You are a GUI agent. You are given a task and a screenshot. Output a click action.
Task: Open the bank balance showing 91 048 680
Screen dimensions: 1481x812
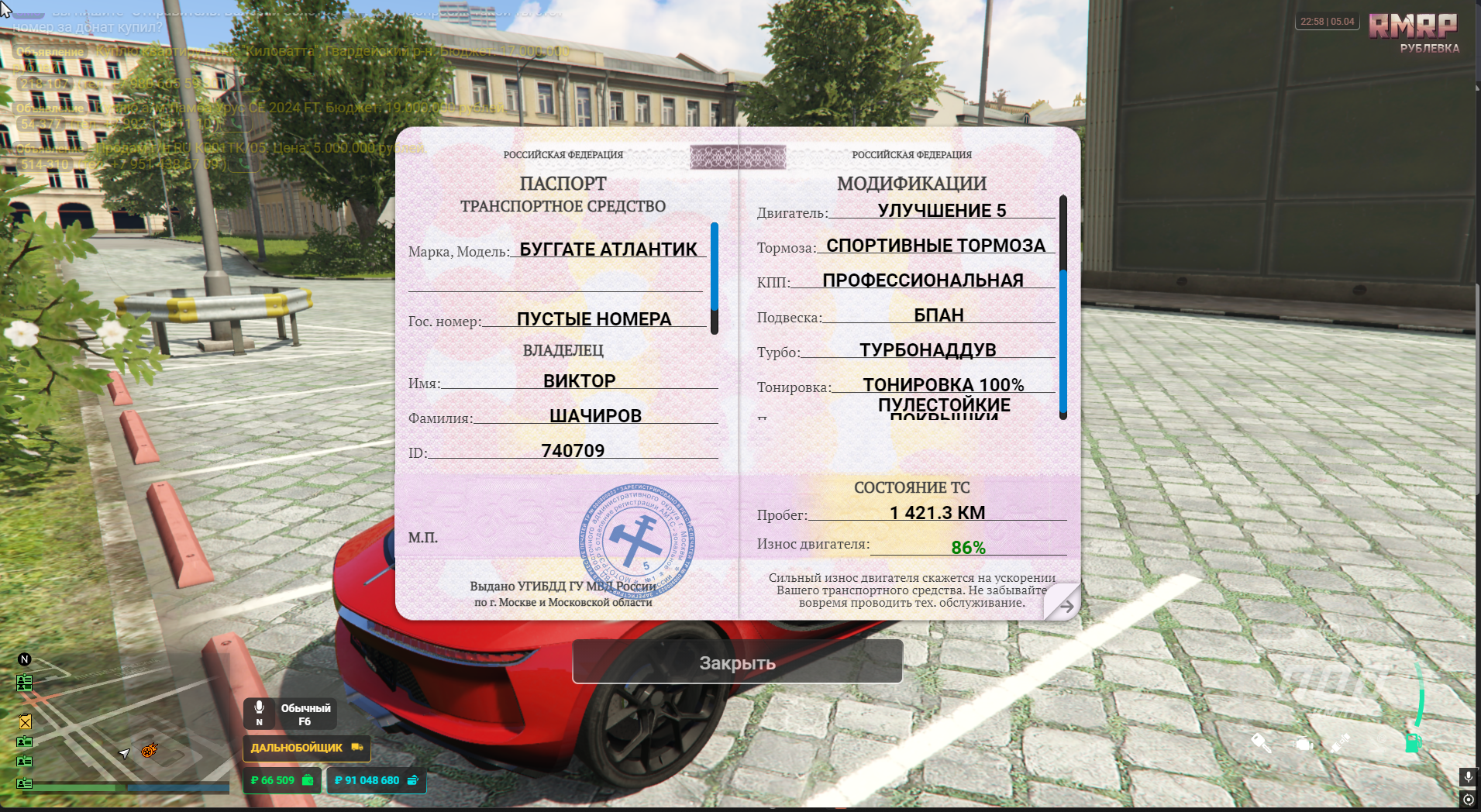(376, 780)
